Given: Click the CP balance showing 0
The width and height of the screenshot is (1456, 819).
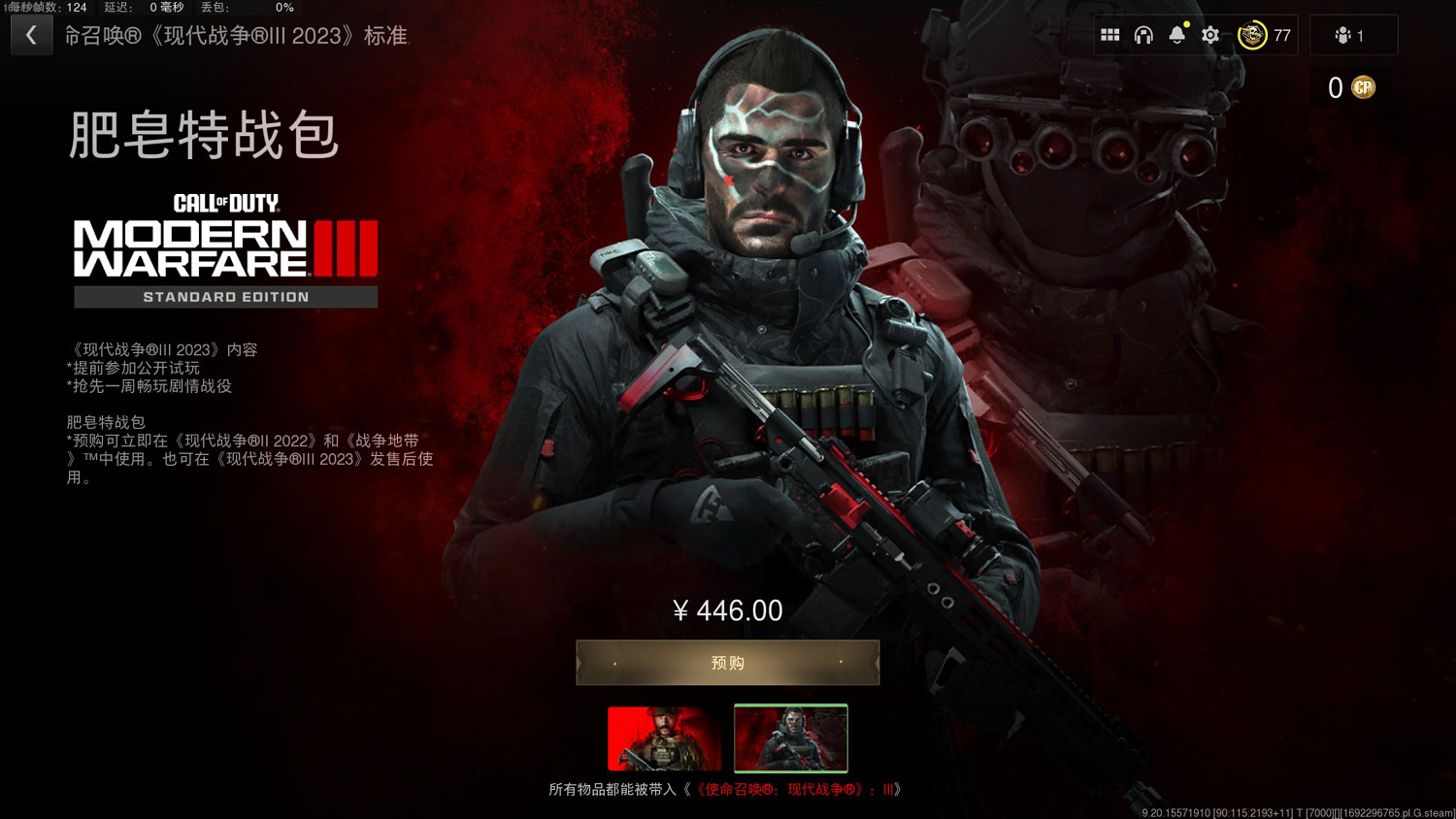Looking at the screenshot, I should tap(1336, 87).
